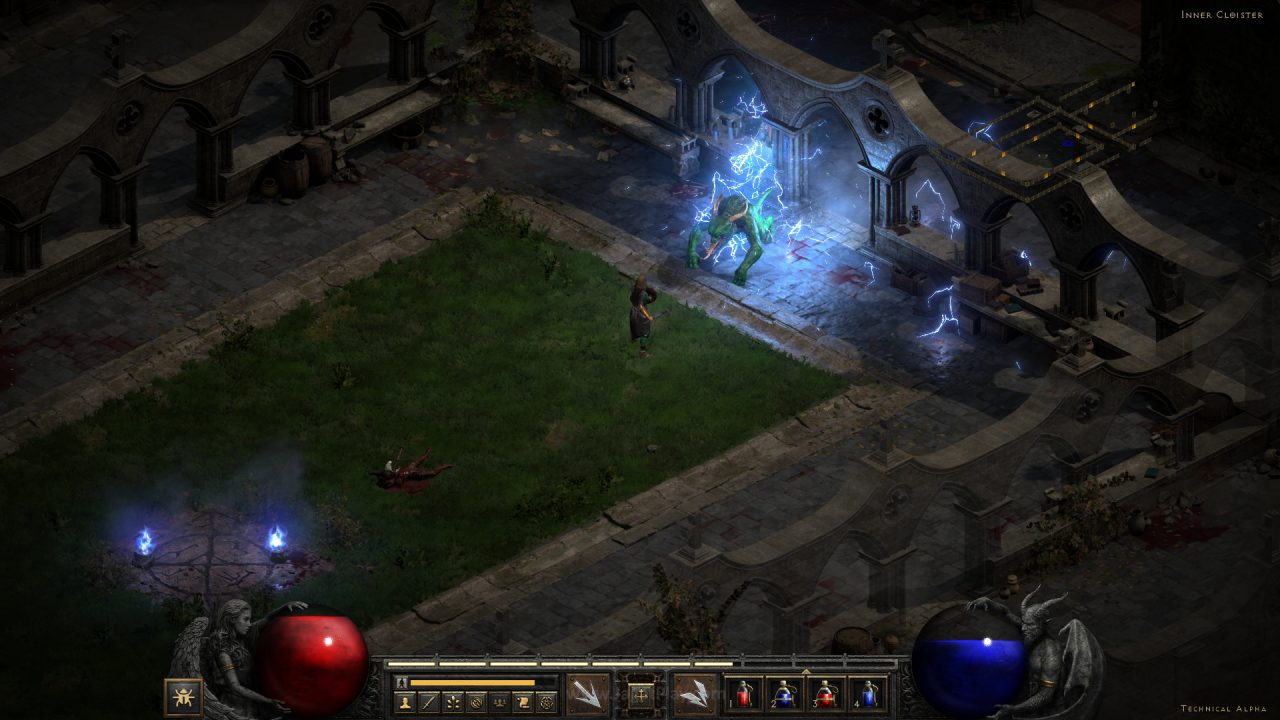Select the right-click multi-arrow skill icon
Image resolution: width=1280 pixels, height=720 pixels.
(694, 693)
